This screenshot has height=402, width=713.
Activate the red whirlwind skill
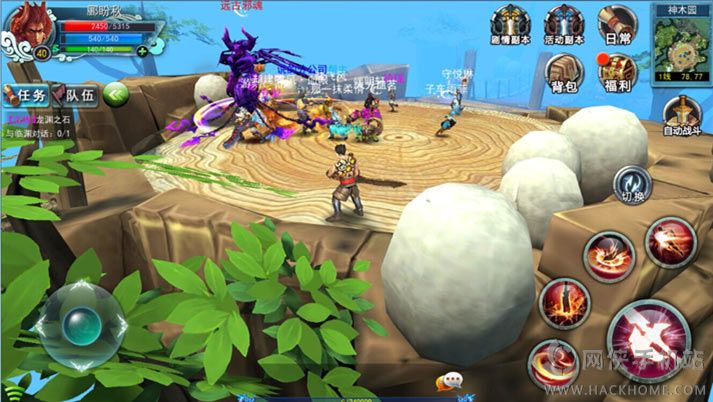point(552,363)
